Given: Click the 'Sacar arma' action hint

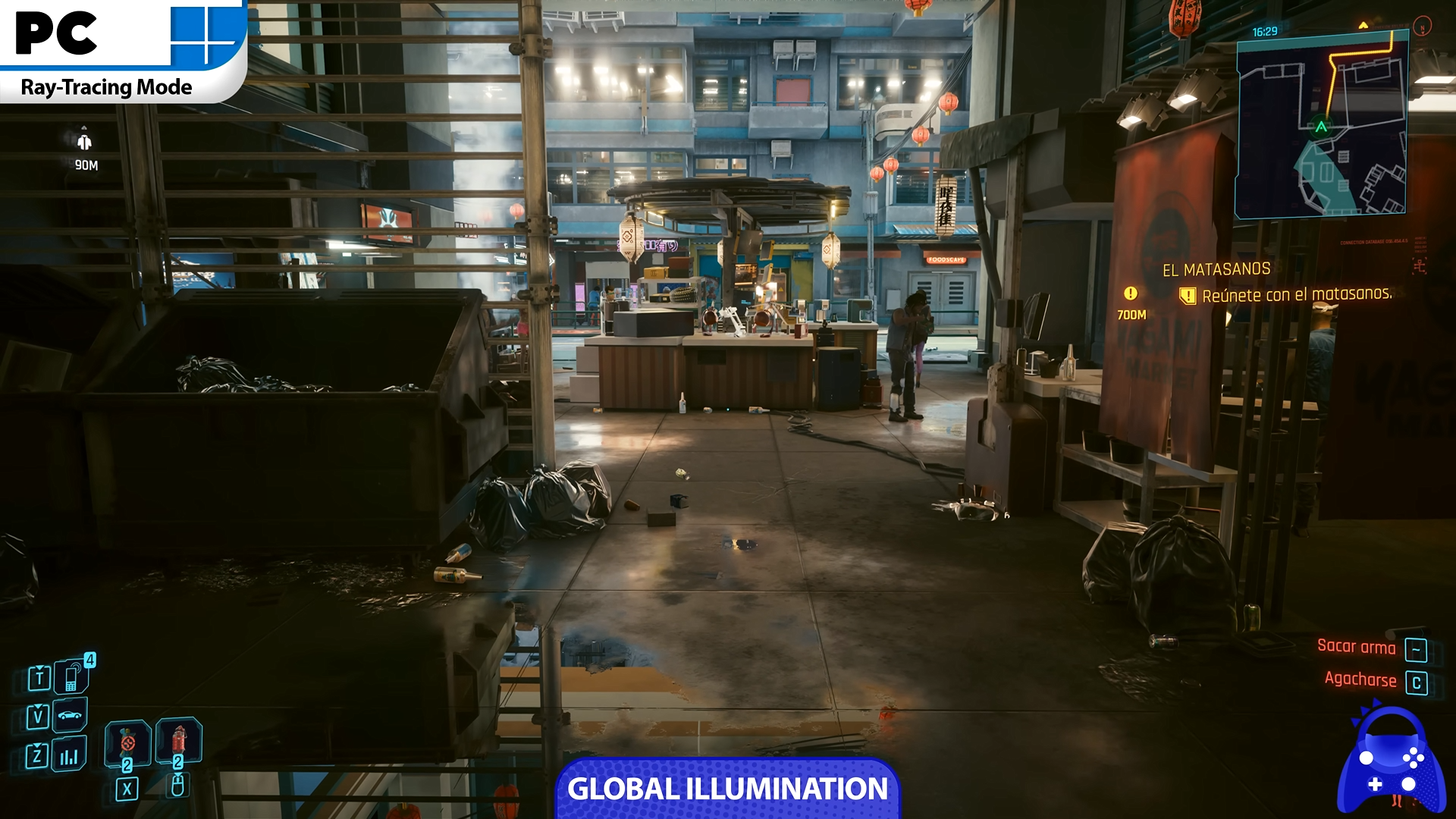Looking at the screenshot, I should (x=1356, y=647).
